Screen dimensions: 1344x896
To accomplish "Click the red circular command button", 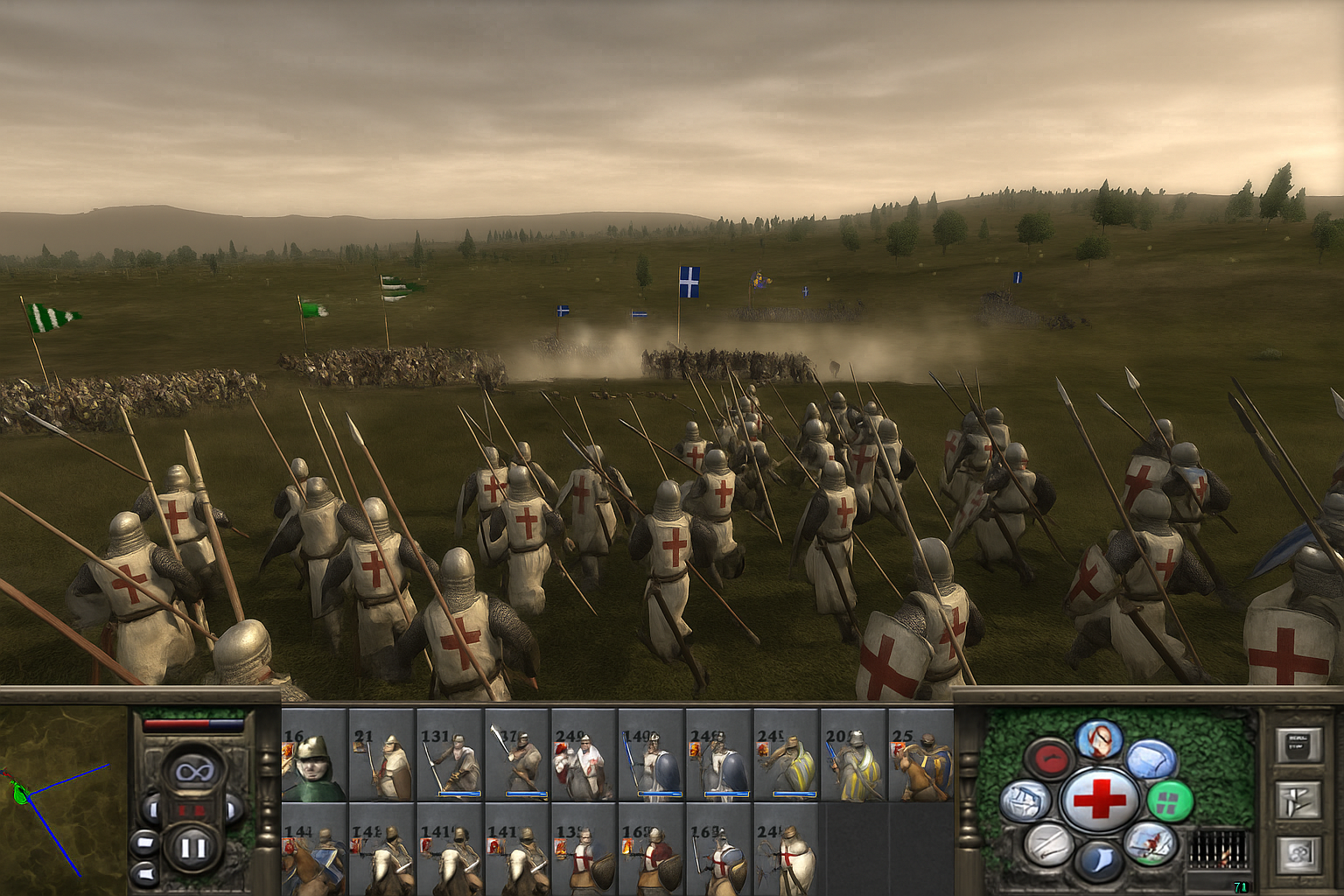I will point(1049,758).
